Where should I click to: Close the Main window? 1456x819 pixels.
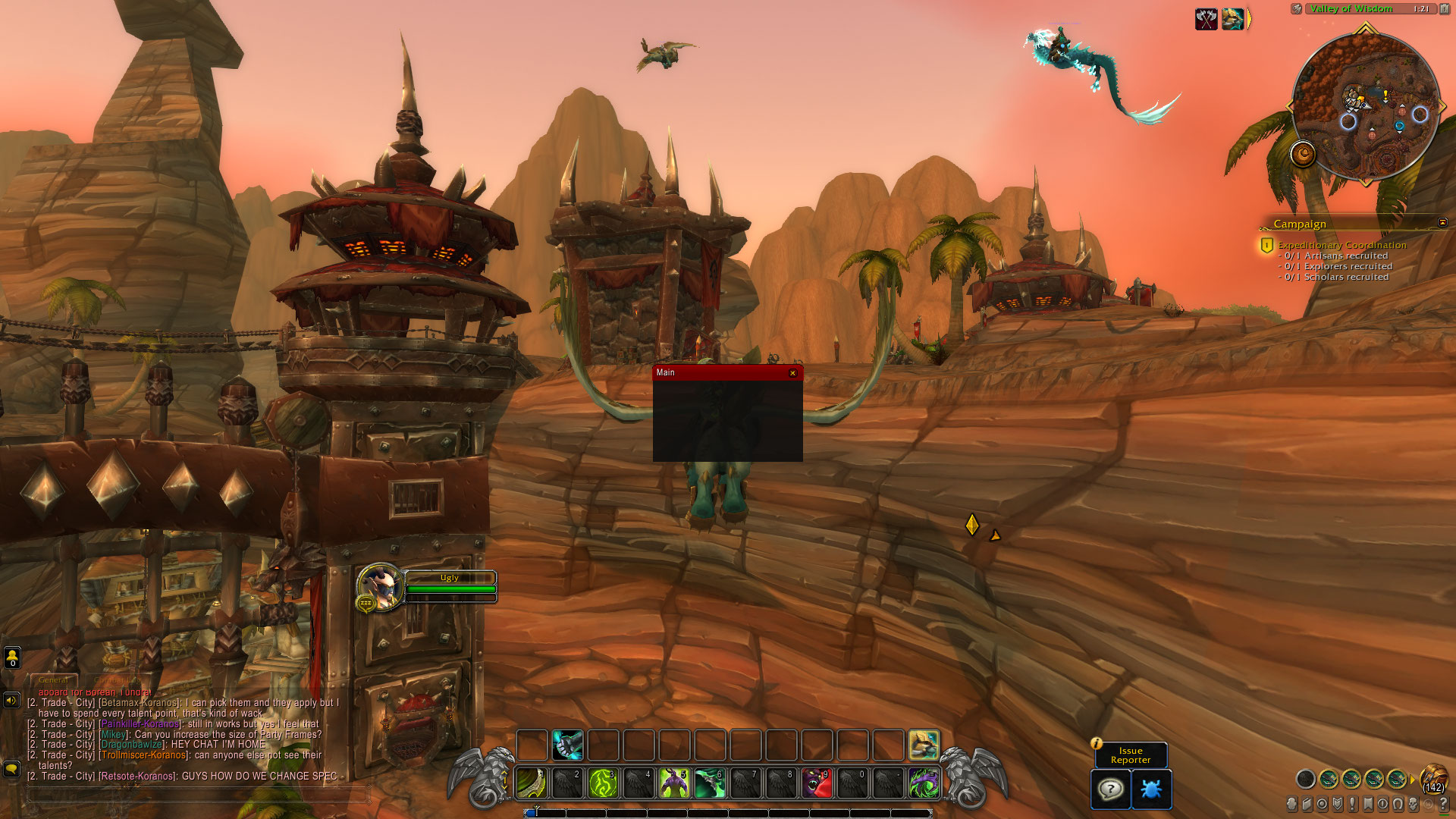coord(792,373)
